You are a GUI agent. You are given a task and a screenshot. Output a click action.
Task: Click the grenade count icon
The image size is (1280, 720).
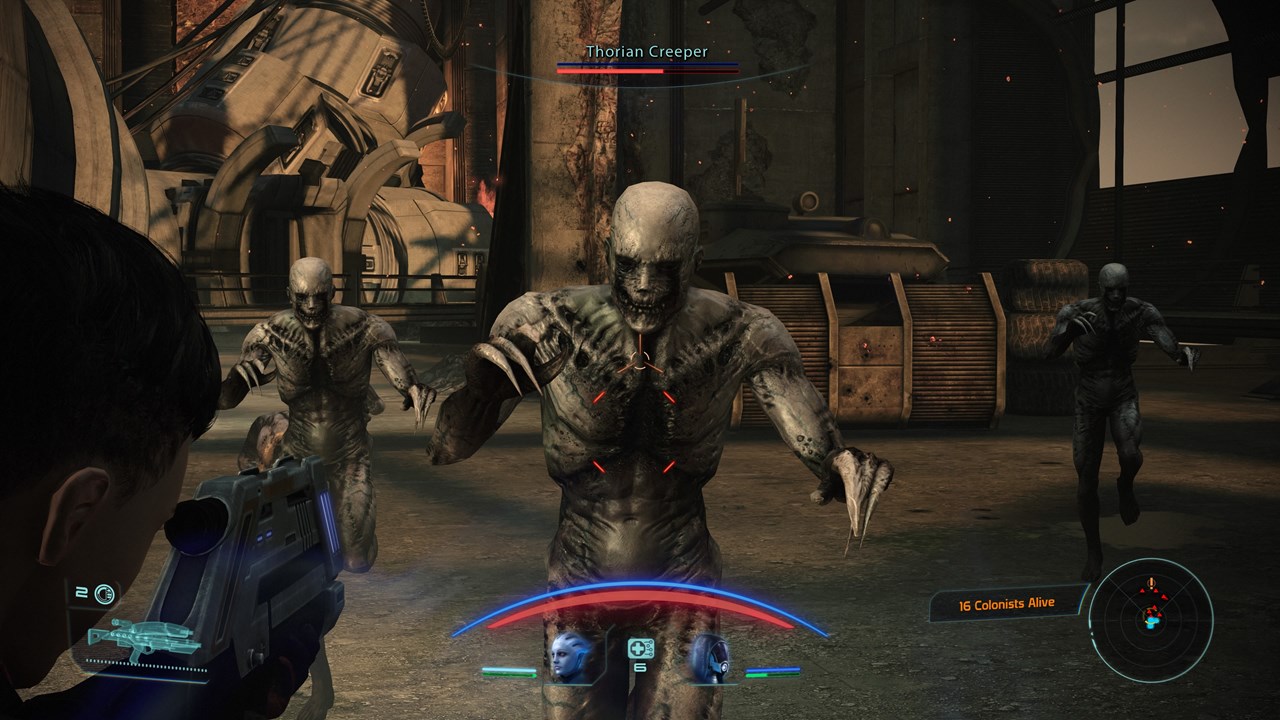coord(104,594)
